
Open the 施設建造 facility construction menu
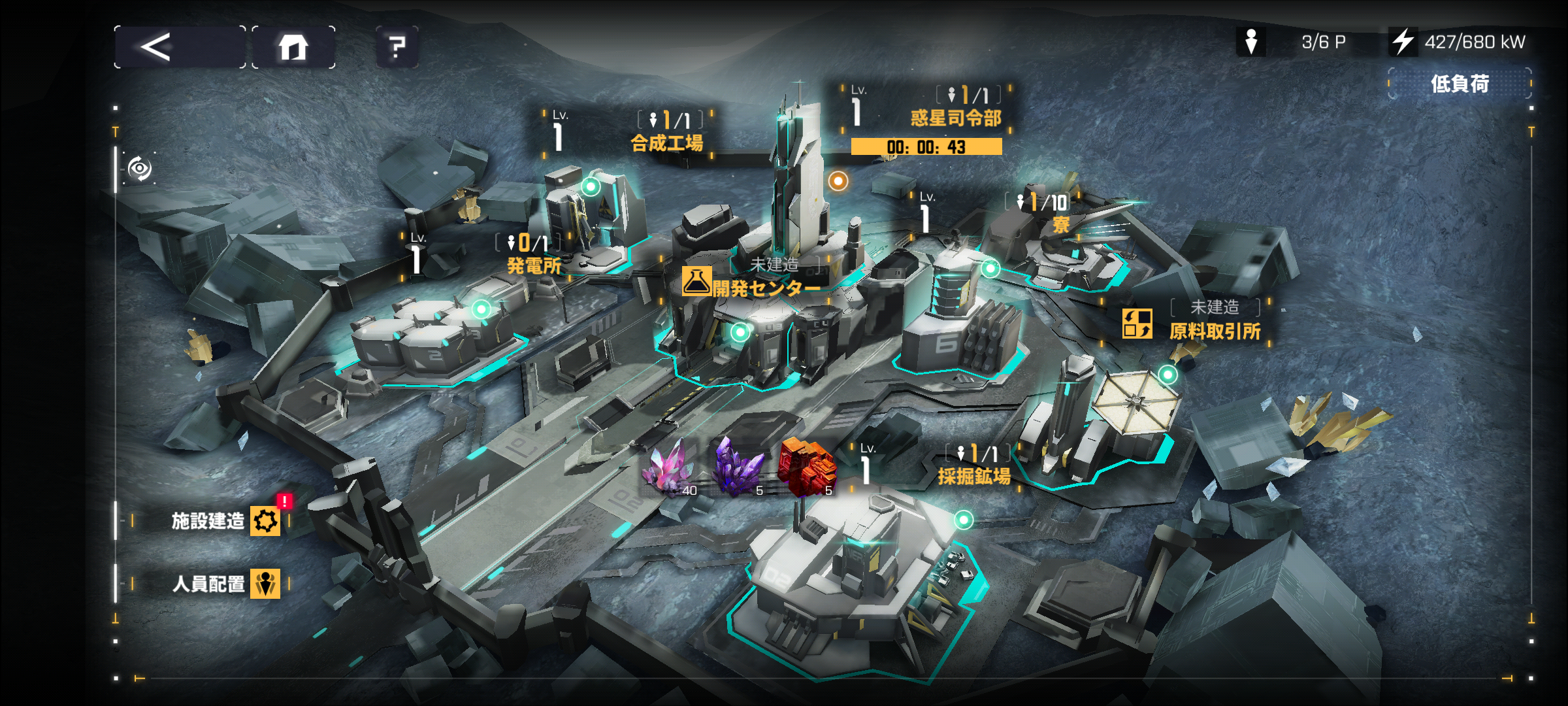click(225, 521)
